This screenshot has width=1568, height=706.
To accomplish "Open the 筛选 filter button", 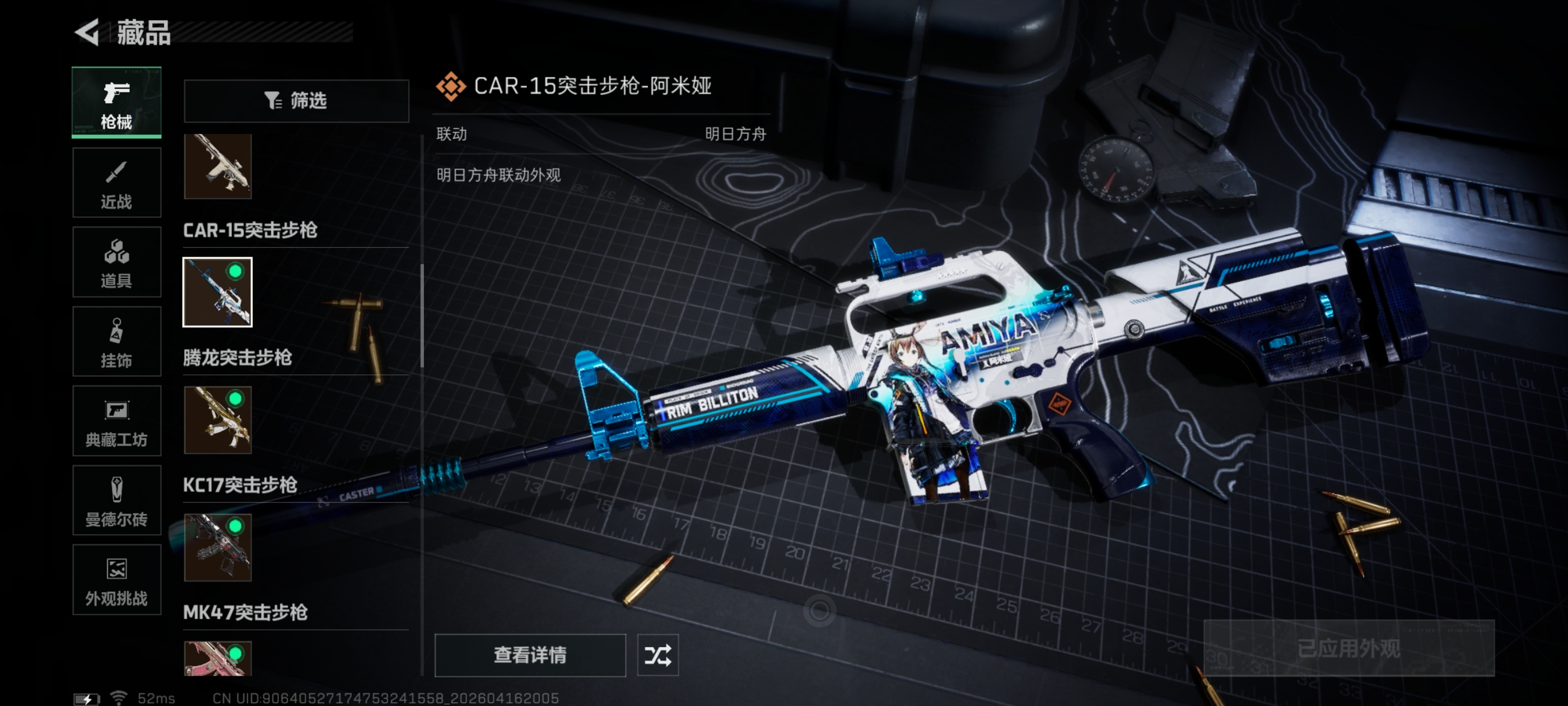I will pyautogui.click(x=296, y=100).
